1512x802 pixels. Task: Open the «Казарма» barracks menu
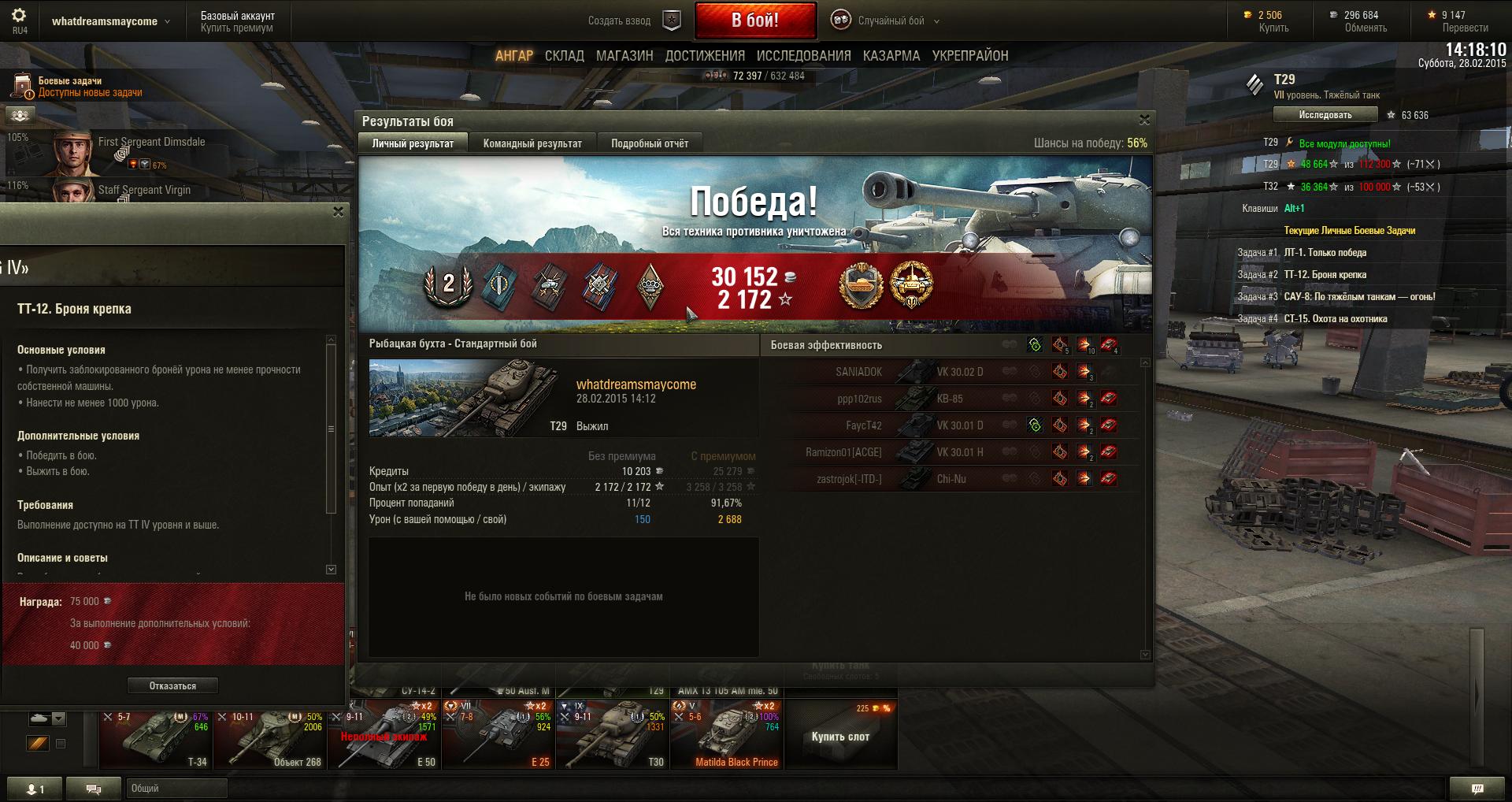tap(891, 56)
